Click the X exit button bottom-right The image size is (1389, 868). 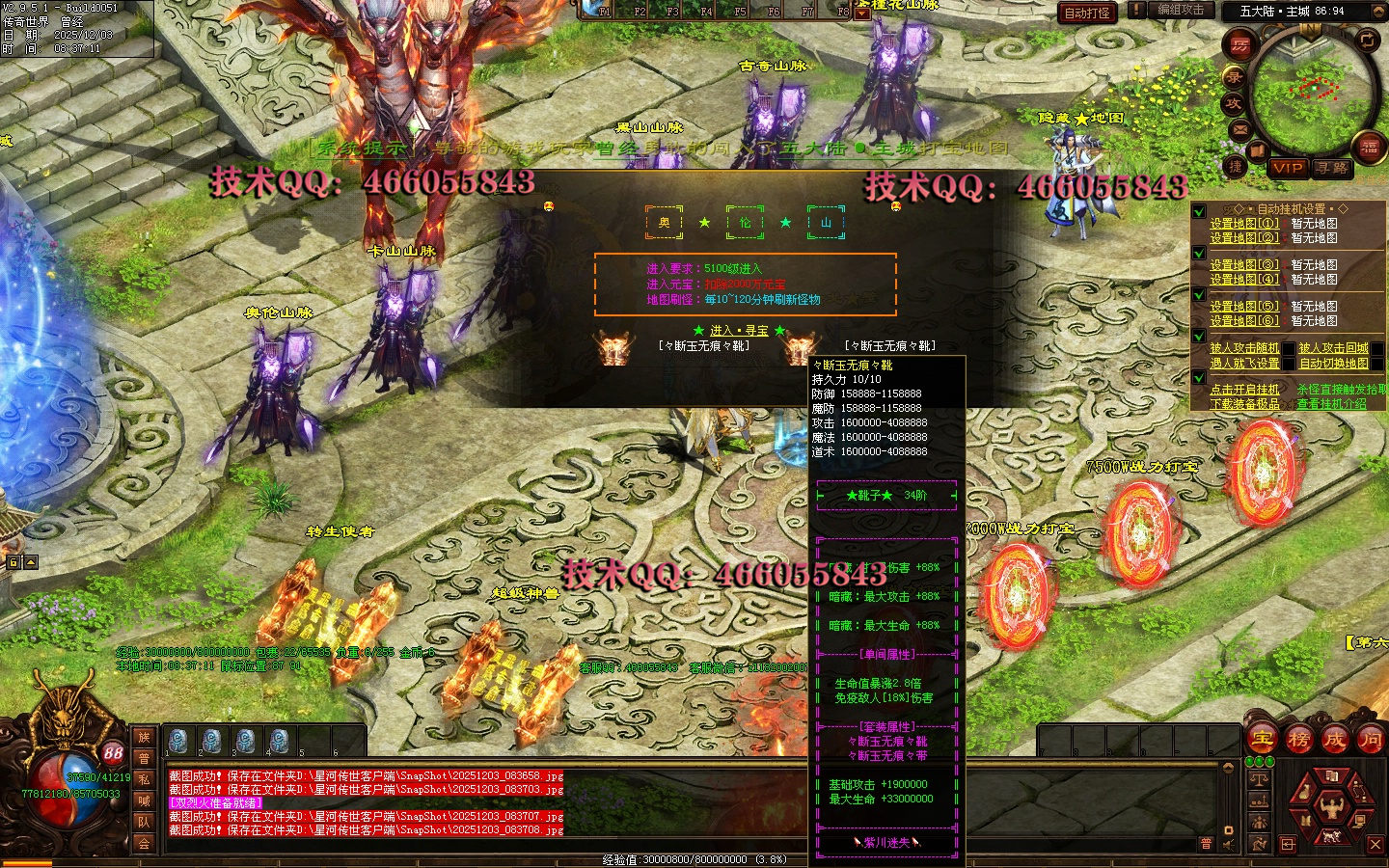(x=1375, y=844)
